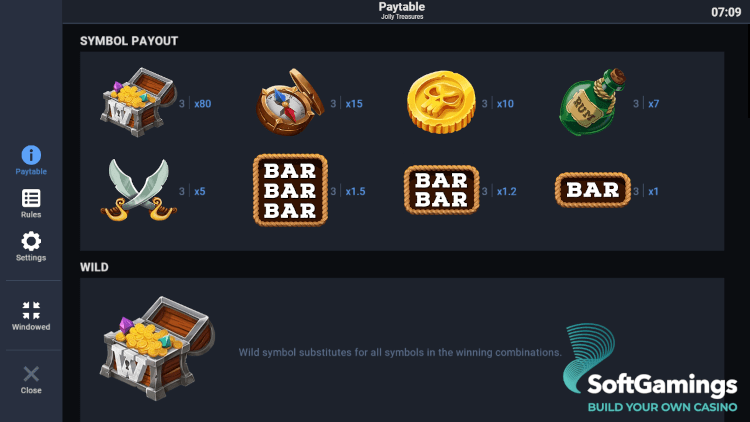This screenshot has height=422, width=750.
Task: Close the paytable menu
Action: click(x=31, y=379)
